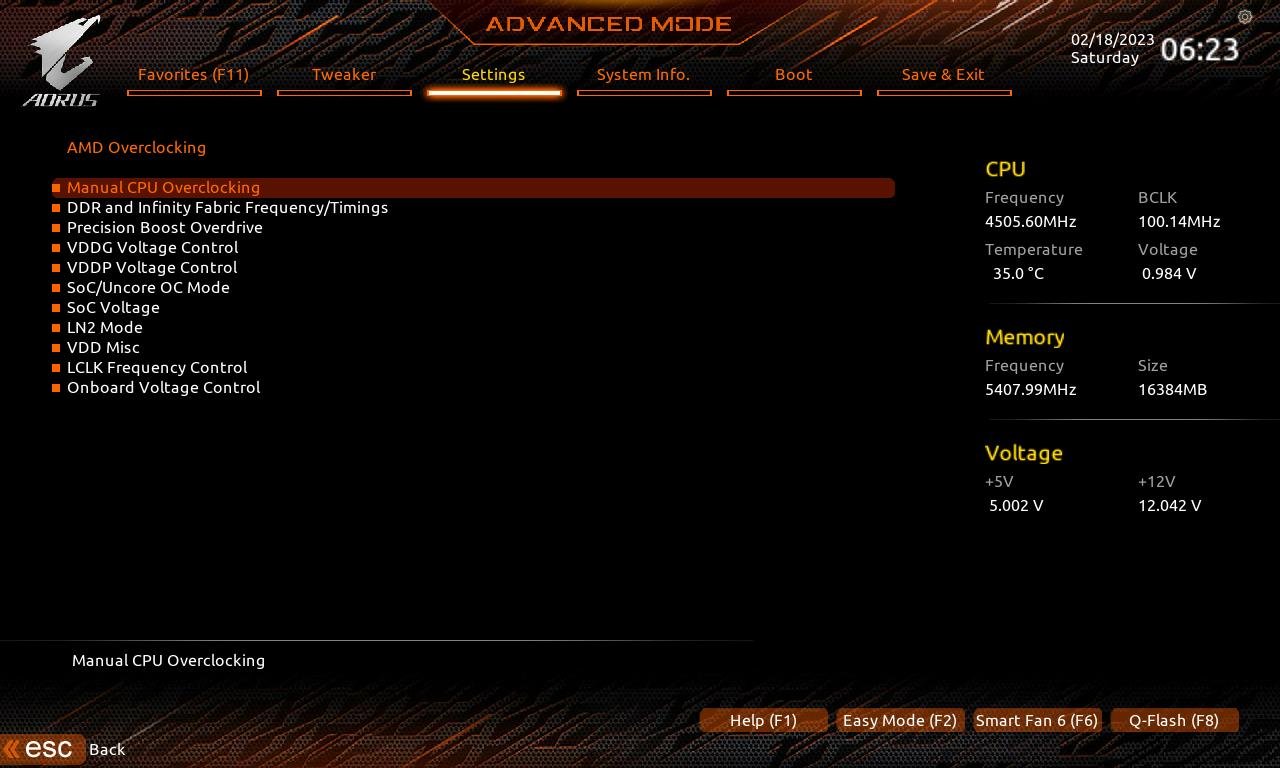Select LN2 Mode option
The width and height of the screenshot is (1280, 768).
coord(104,327)
